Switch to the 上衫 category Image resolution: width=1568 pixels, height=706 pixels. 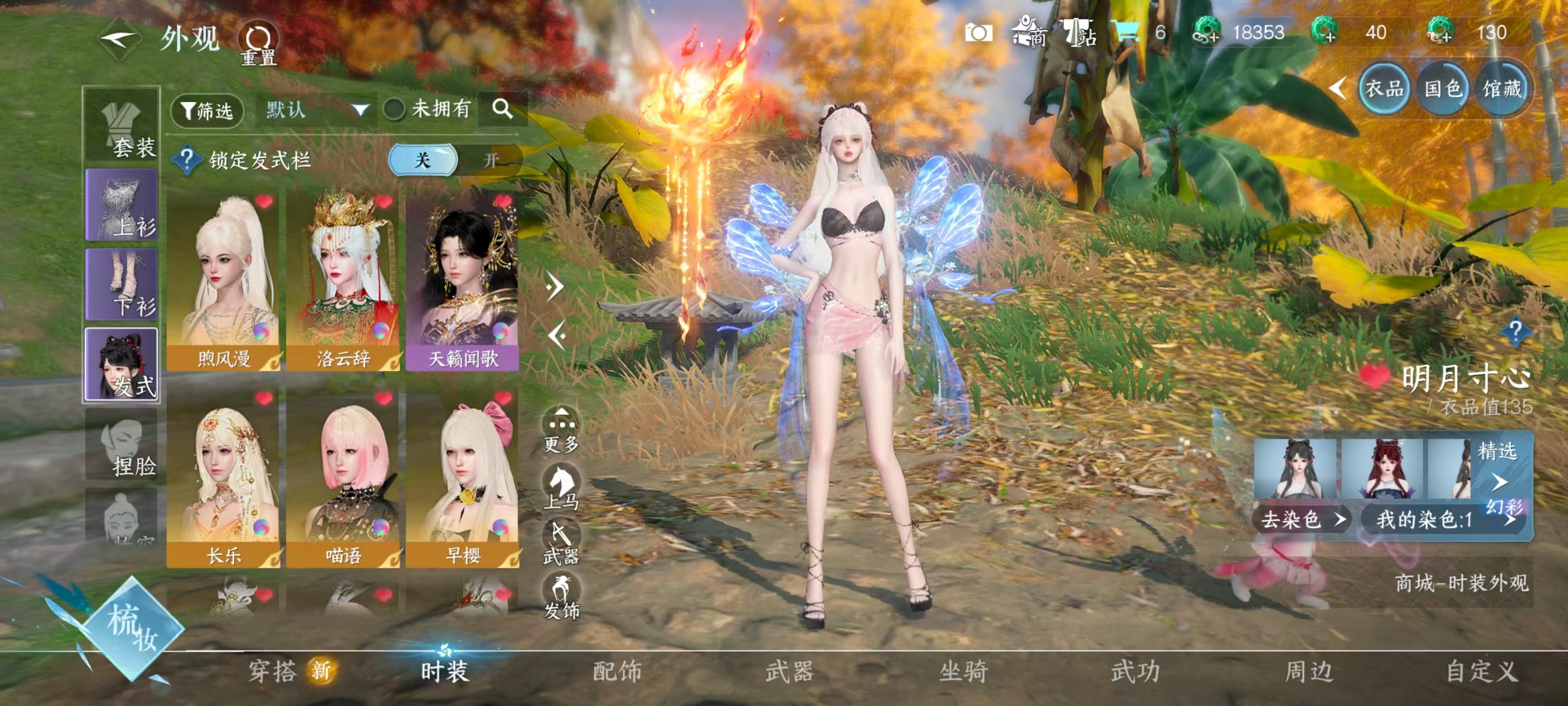point(122,205)
